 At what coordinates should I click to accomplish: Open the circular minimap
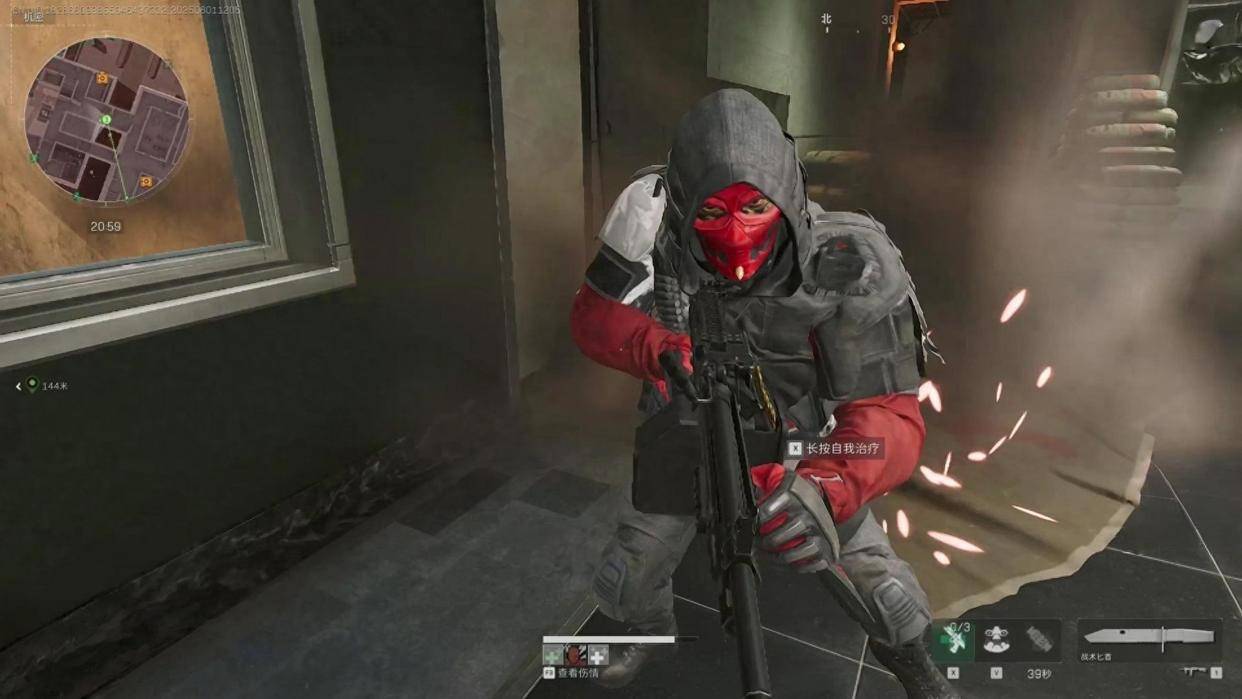pyautogui.click(x=106, y=120)
